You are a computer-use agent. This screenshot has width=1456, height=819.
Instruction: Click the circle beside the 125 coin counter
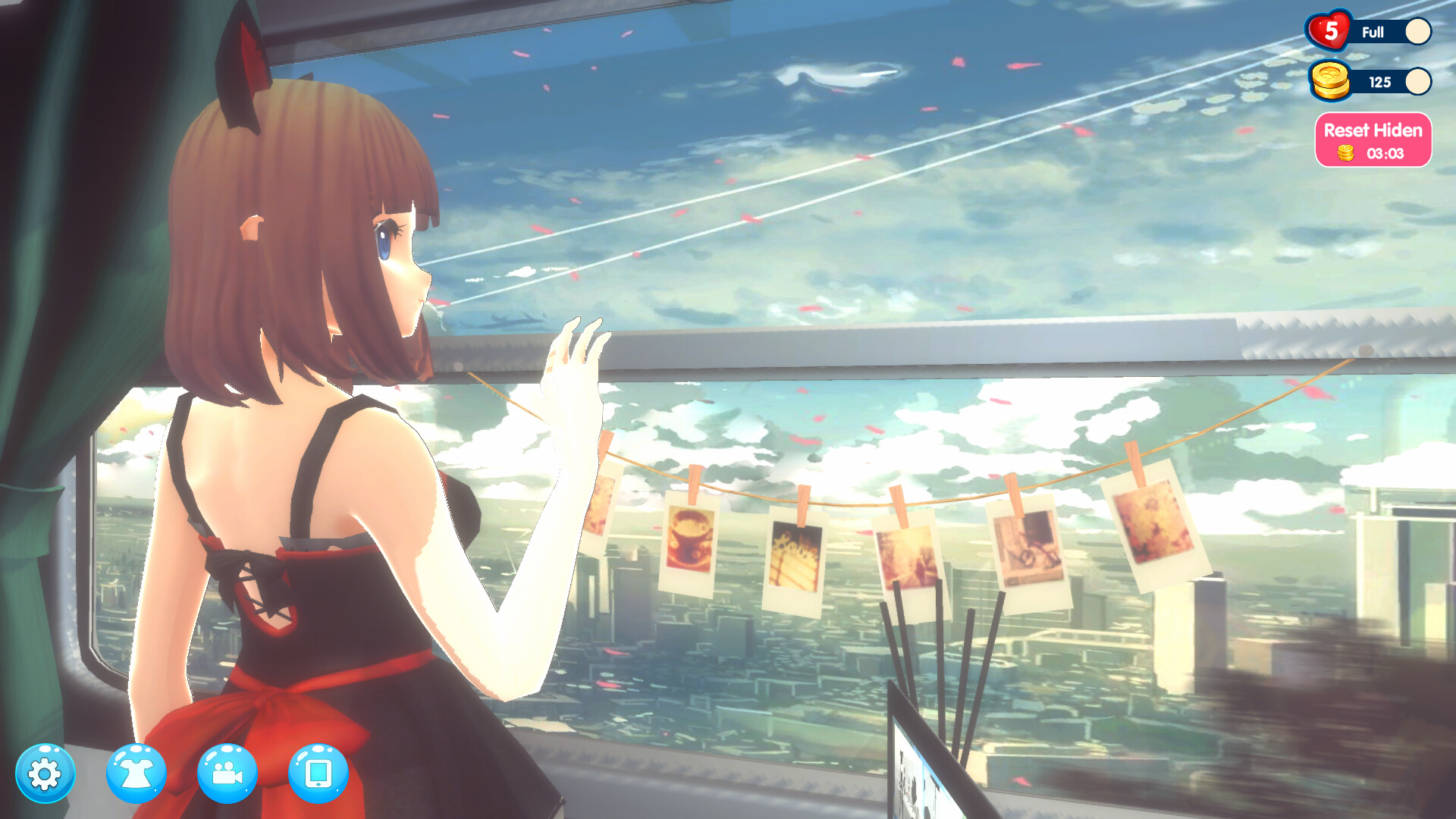pos(1420,81)
